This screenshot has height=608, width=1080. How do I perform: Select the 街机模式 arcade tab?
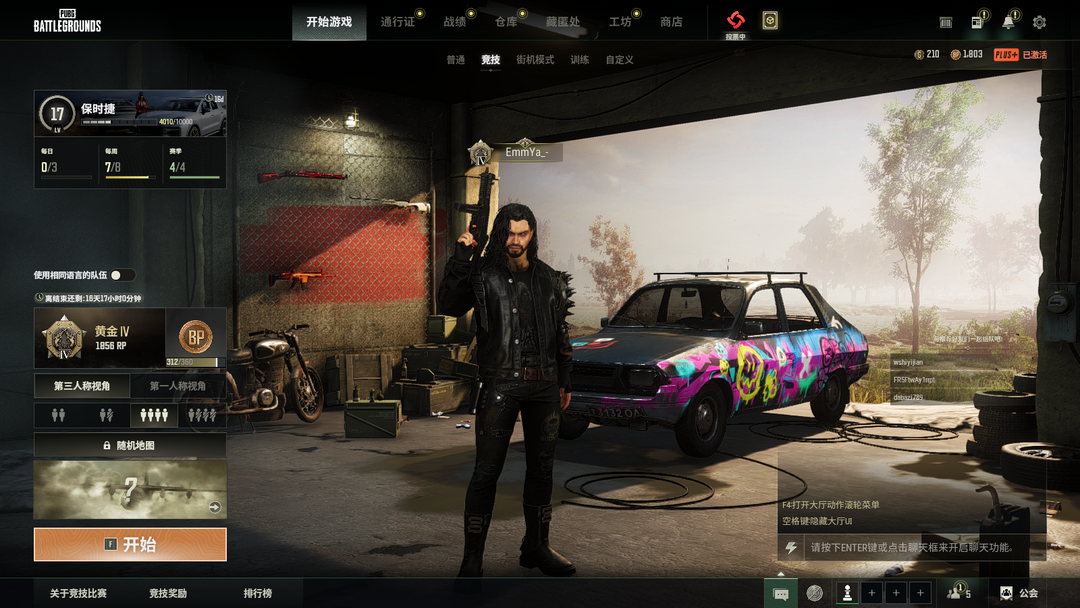coord(535,60)
